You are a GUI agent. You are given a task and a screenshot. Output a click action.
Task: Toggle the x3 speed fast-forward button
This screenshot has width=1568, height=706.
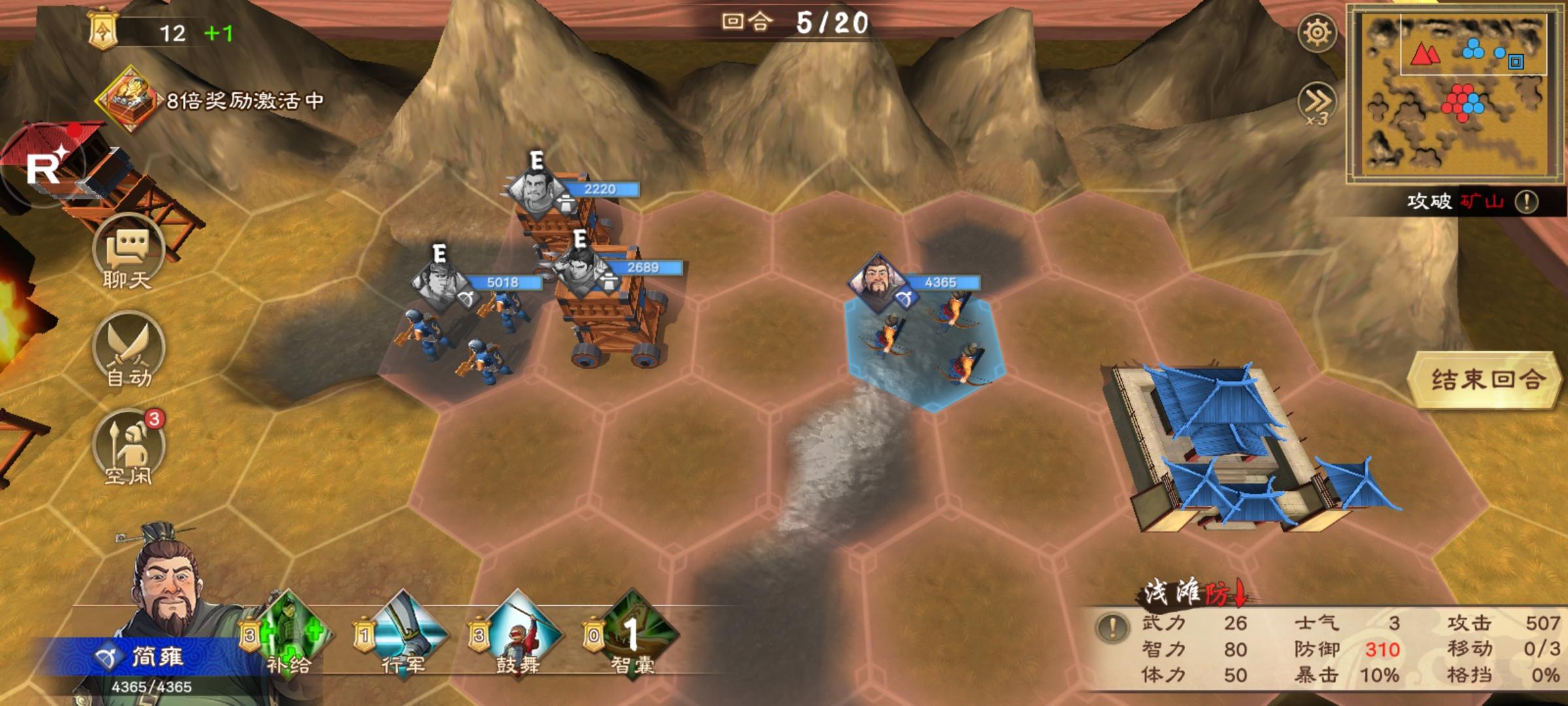point(1316,103)
